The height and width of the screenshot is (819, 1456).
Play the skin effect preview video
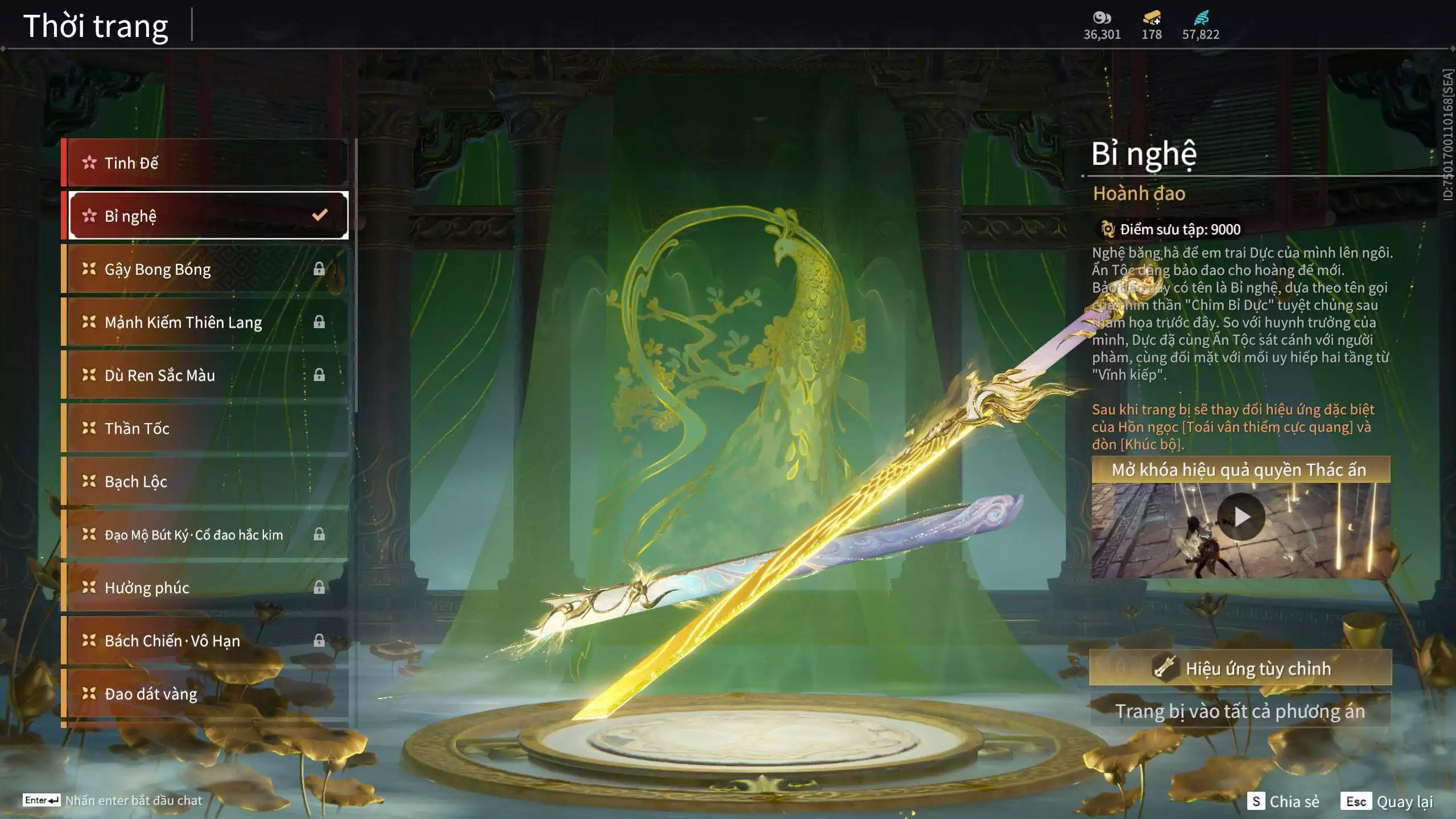click(x=1241, y=517)
